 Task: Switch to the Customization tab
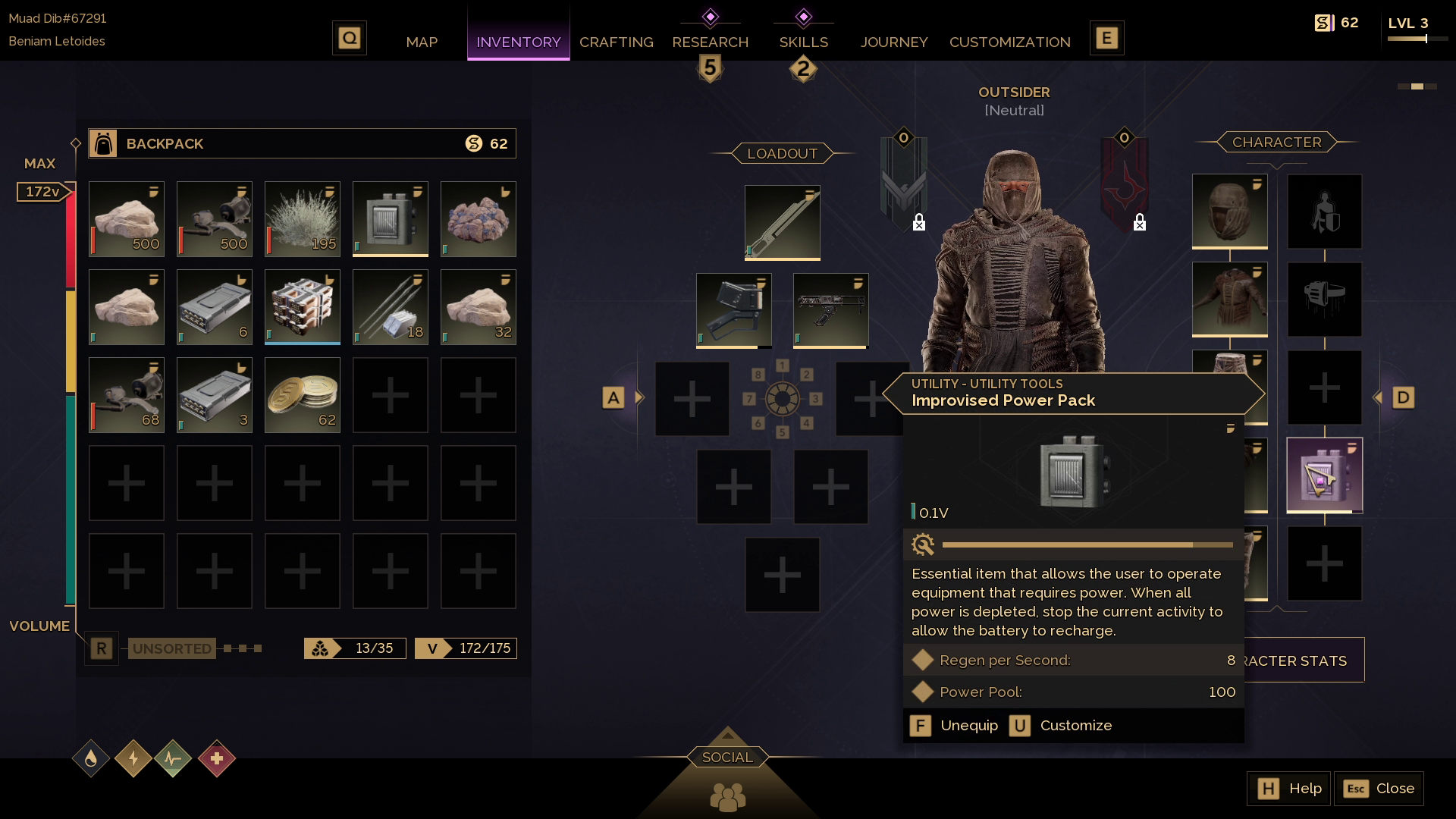1009,42
